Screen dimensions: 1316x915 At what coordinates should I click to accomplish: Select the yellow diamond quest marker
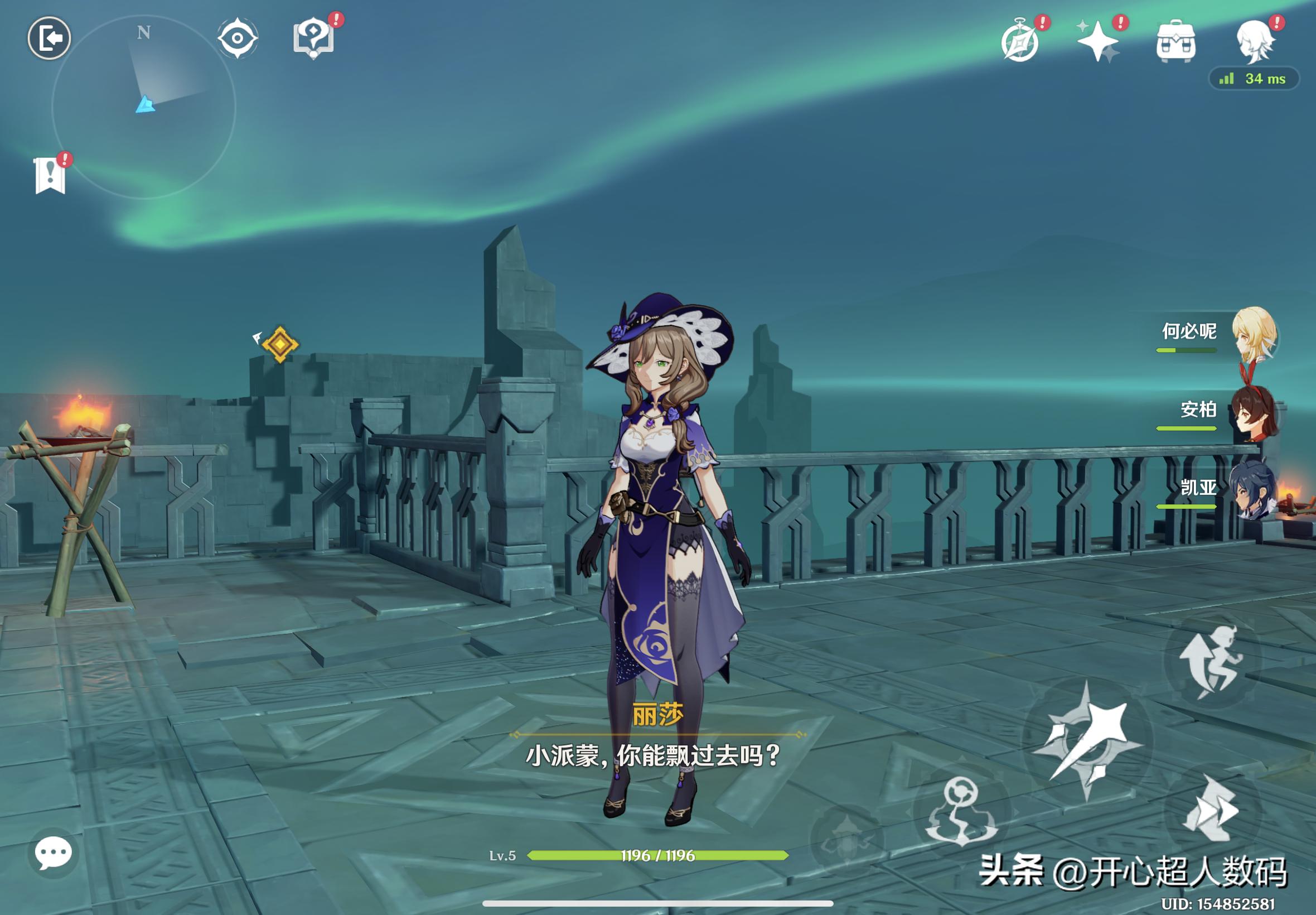tap(280, 344)
